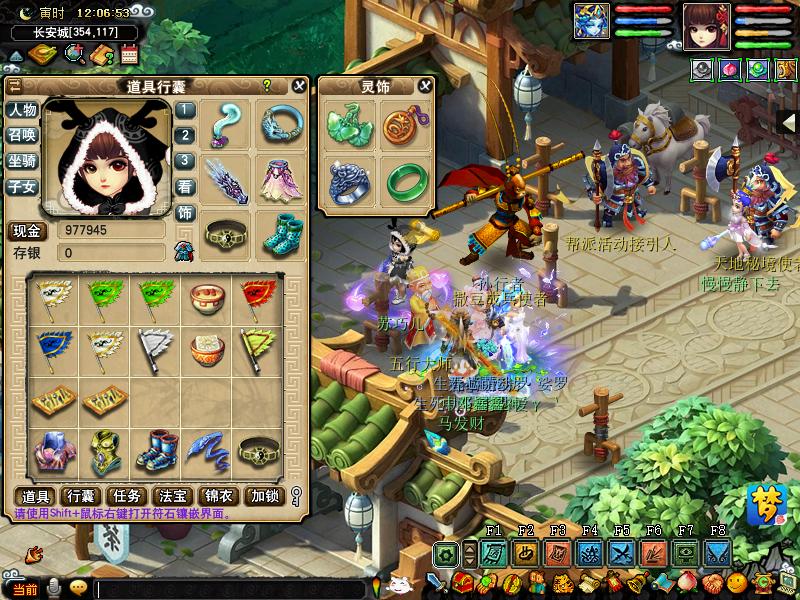Select the 坐骑 mount tab
The image size is (800, 600).
pyautogui.click(x=22, y=161)
